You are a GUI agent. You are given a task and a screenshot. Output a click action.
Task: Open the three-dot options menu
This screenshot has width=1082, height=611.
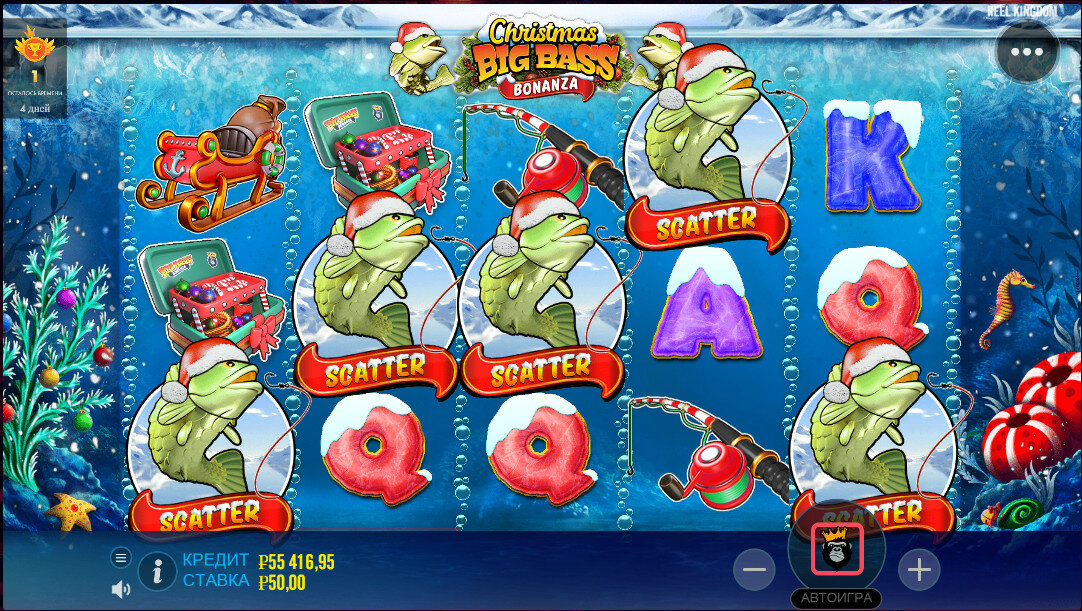1027,51
